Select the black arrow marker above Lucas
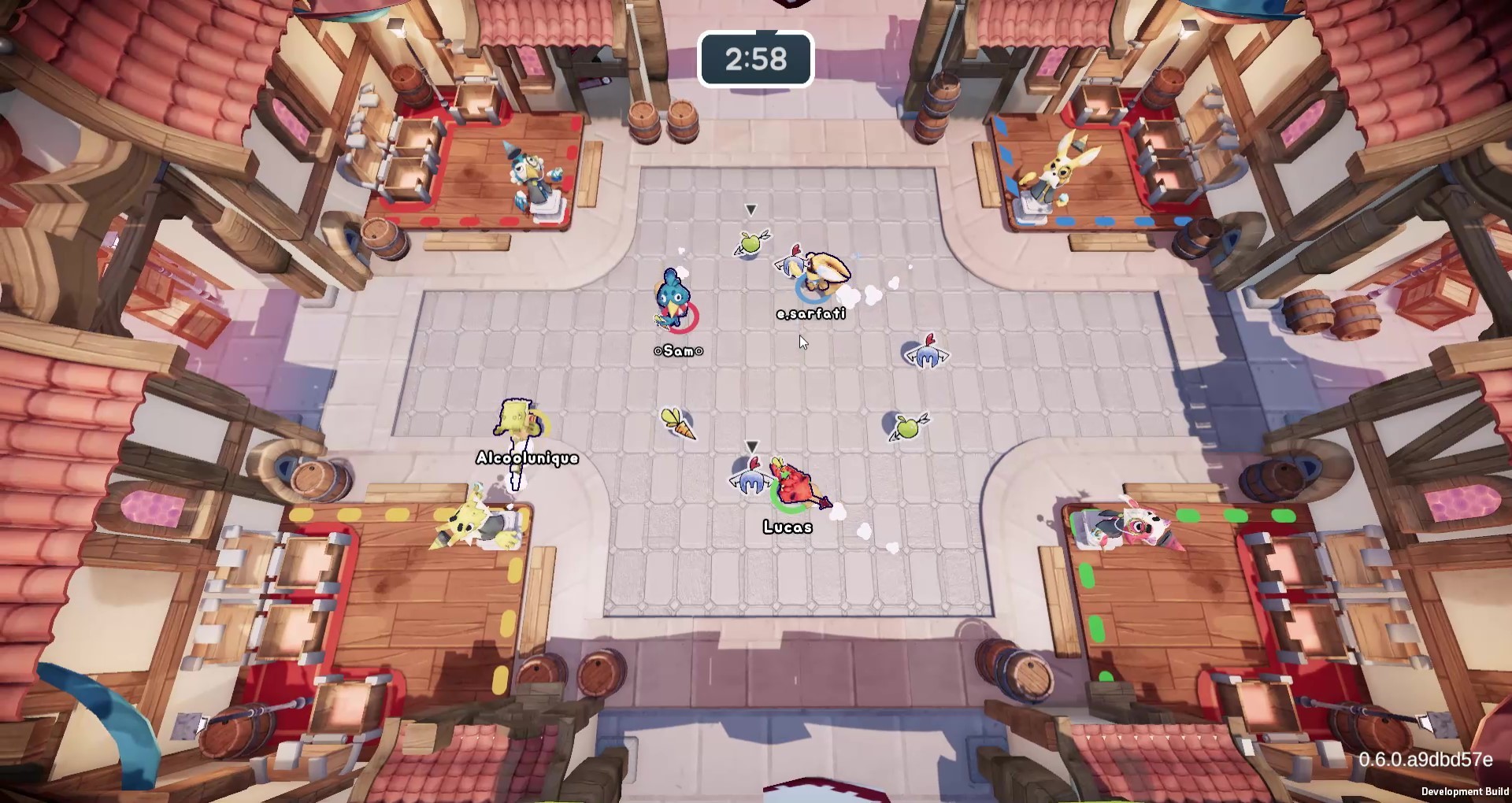The height and width of the screenshot is (803, 1512). pyautogui.click(x=752, y=446)
